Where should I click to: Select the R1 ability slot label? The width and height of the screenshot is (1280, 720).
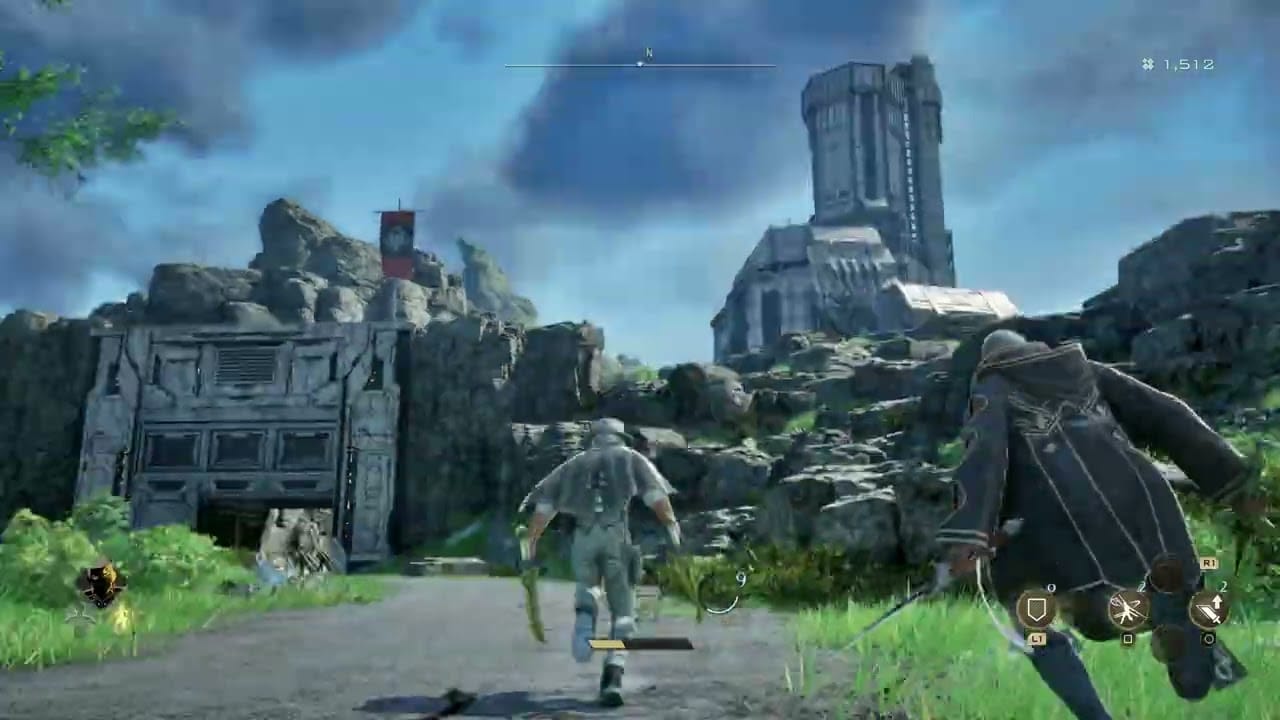click(x=1211, y=564)
